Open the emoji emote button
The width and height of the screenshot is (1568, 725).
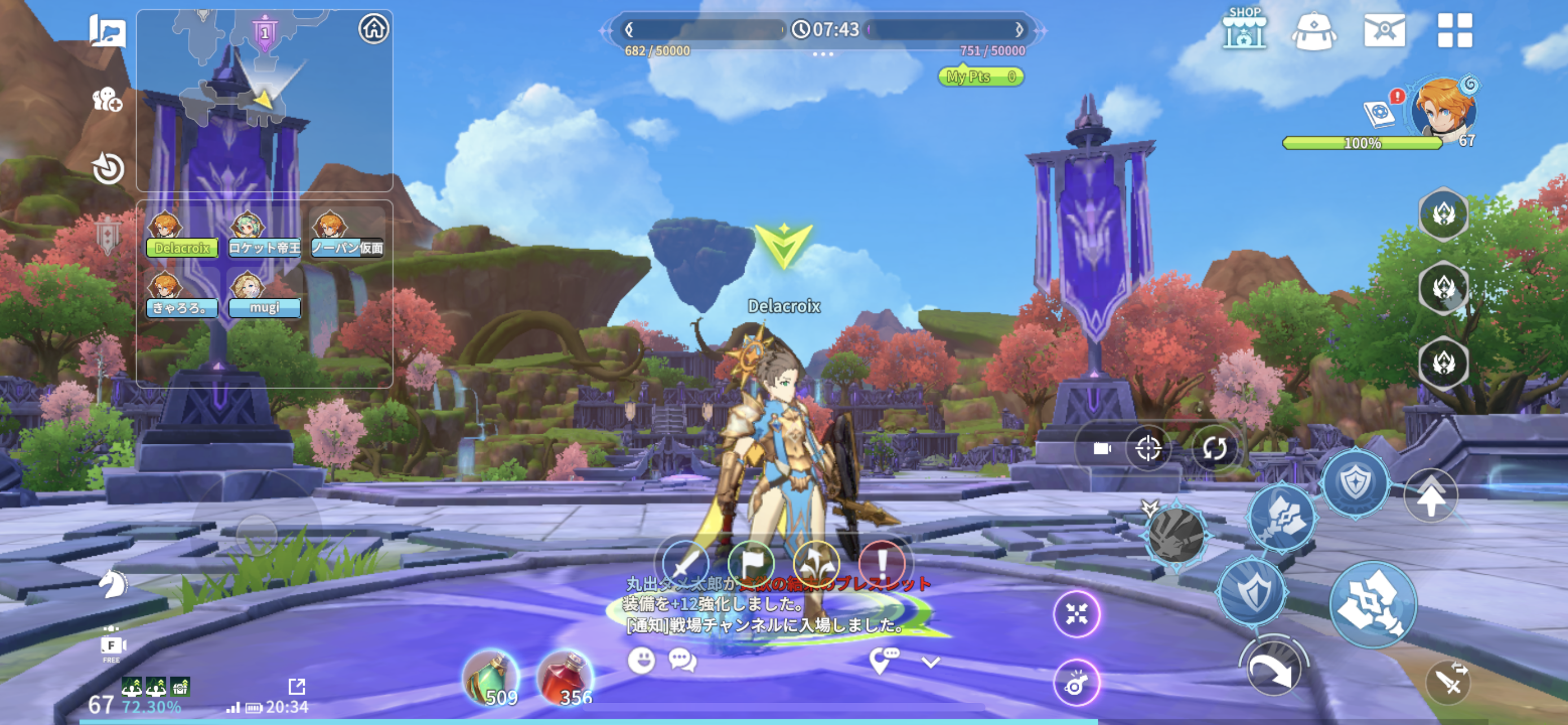(641, 660)
